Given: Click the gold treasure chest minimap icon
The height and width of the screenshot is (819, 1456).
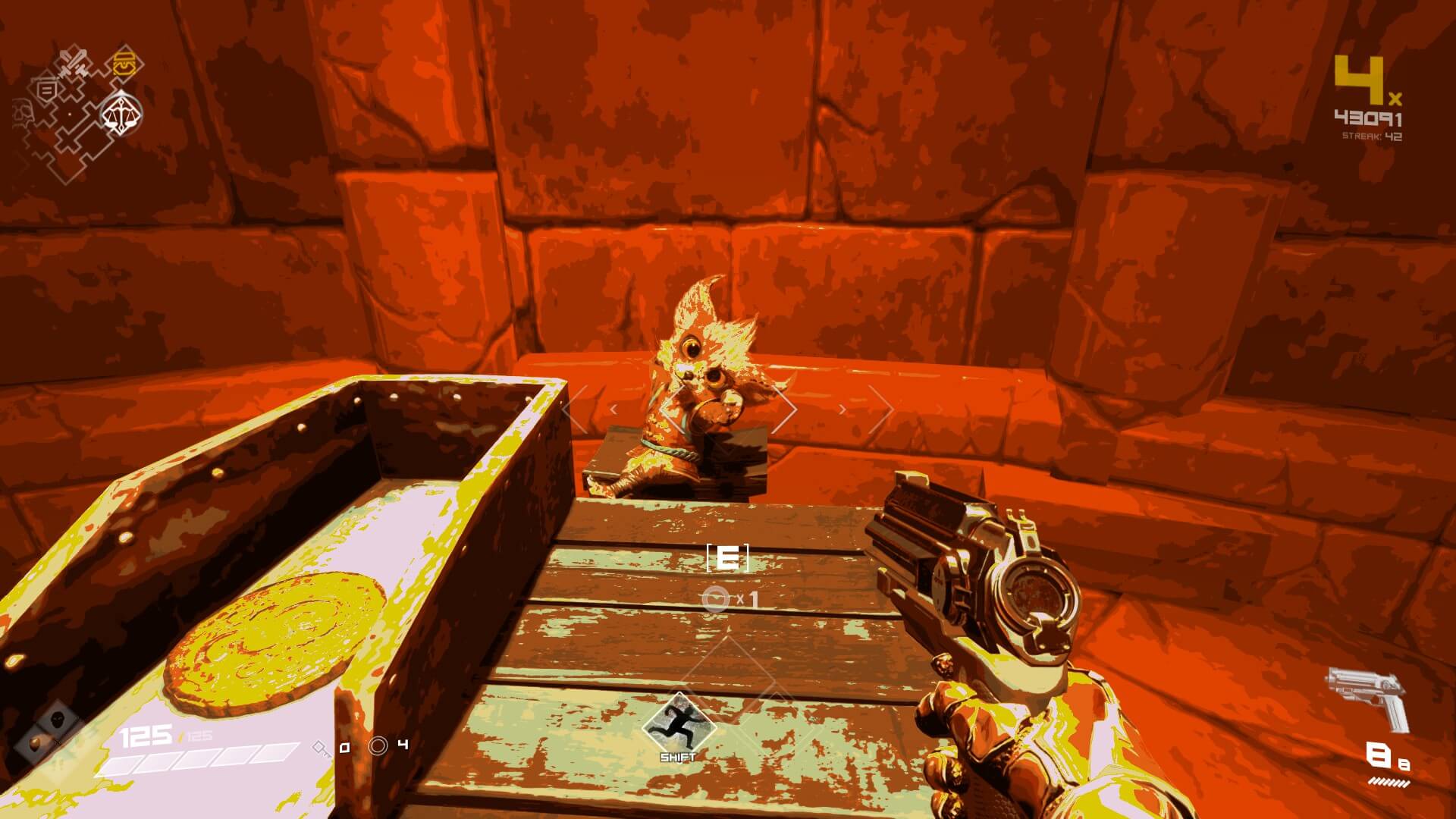Looking at the screenshot, I should (x=124, y=62).
